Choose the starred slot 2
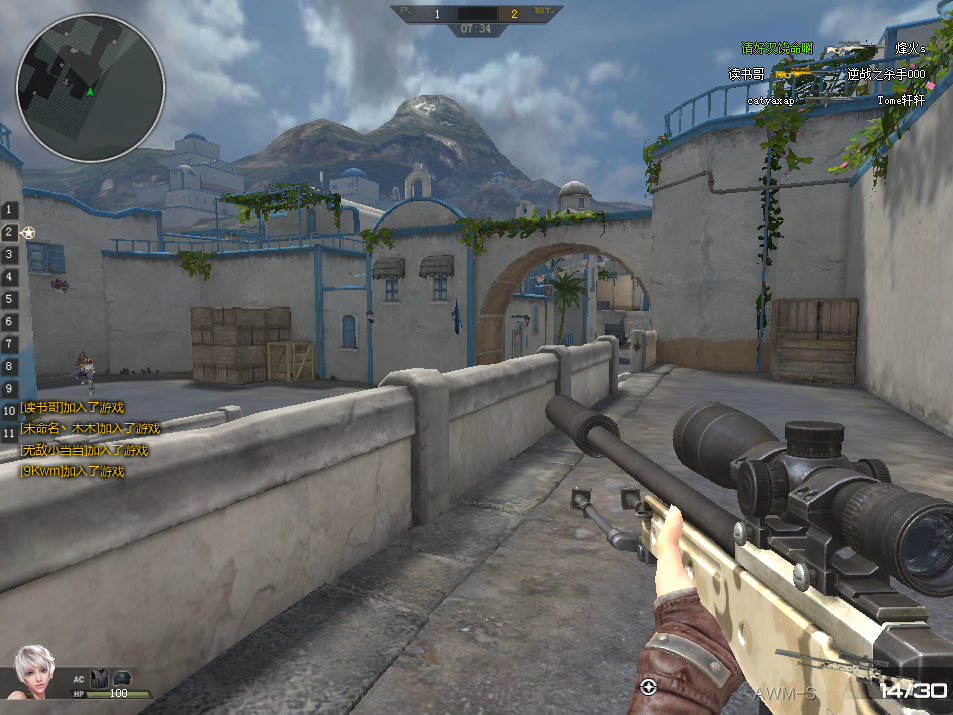 point(11,233)
